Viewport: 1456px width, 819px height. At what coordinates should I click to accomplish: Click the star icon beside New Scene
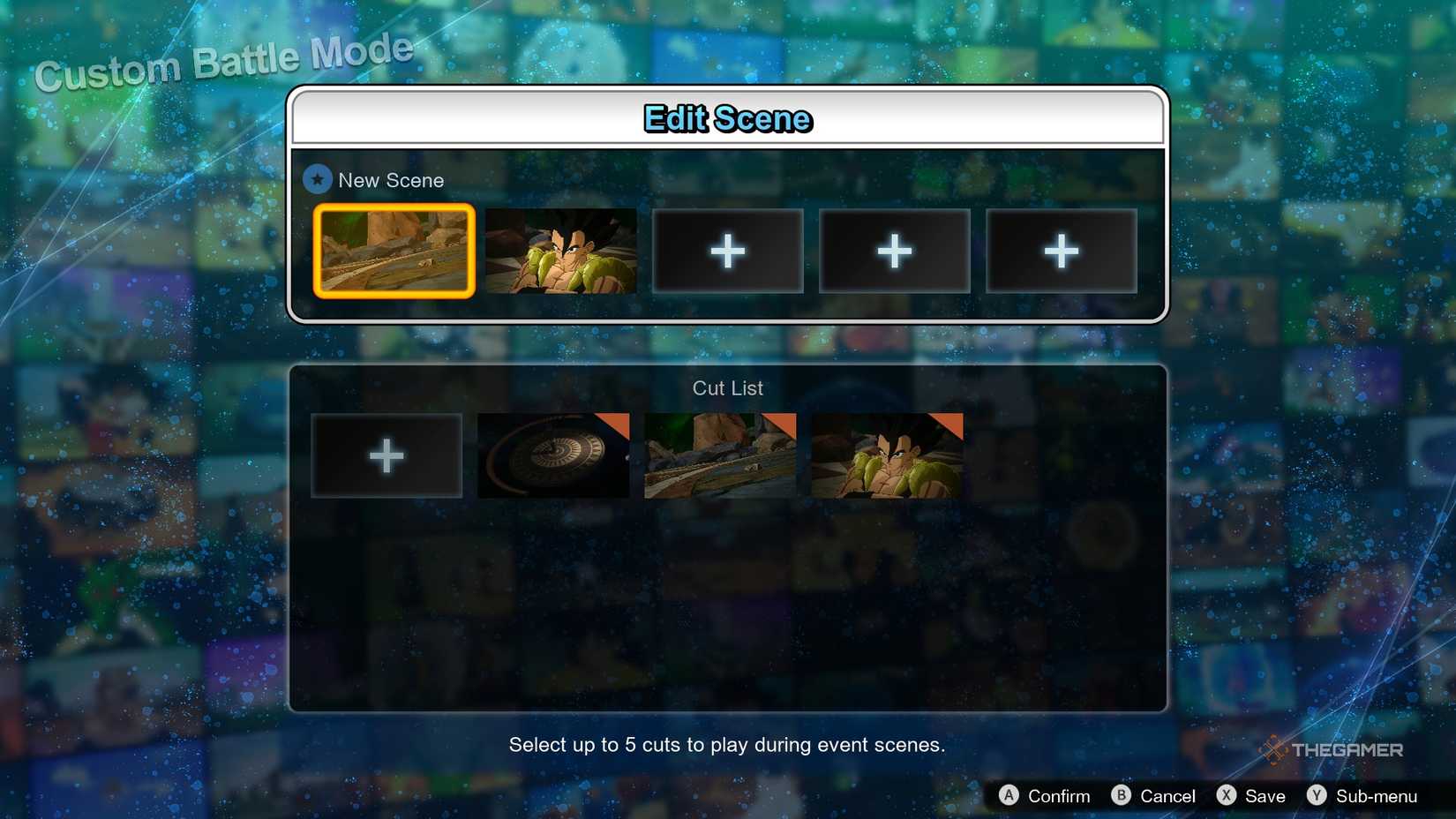point(318,179)
